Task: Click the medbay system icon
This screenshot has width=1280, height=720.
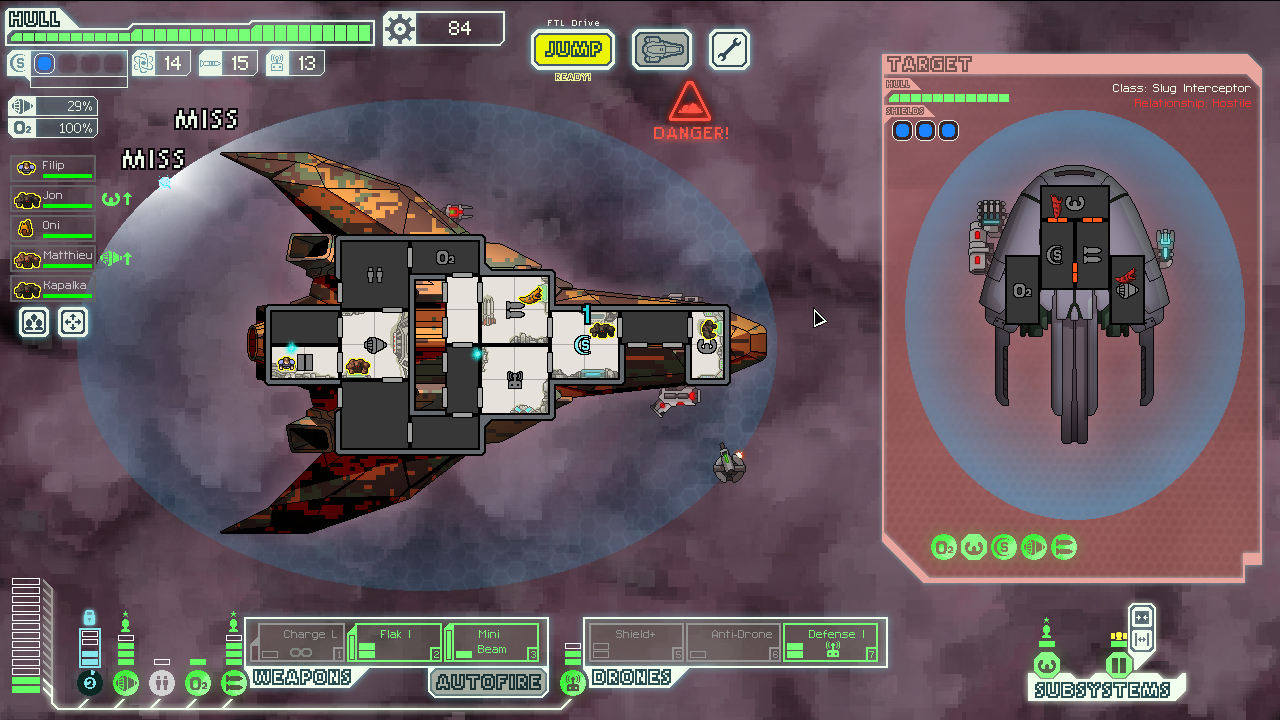Action: coord(162,683)
